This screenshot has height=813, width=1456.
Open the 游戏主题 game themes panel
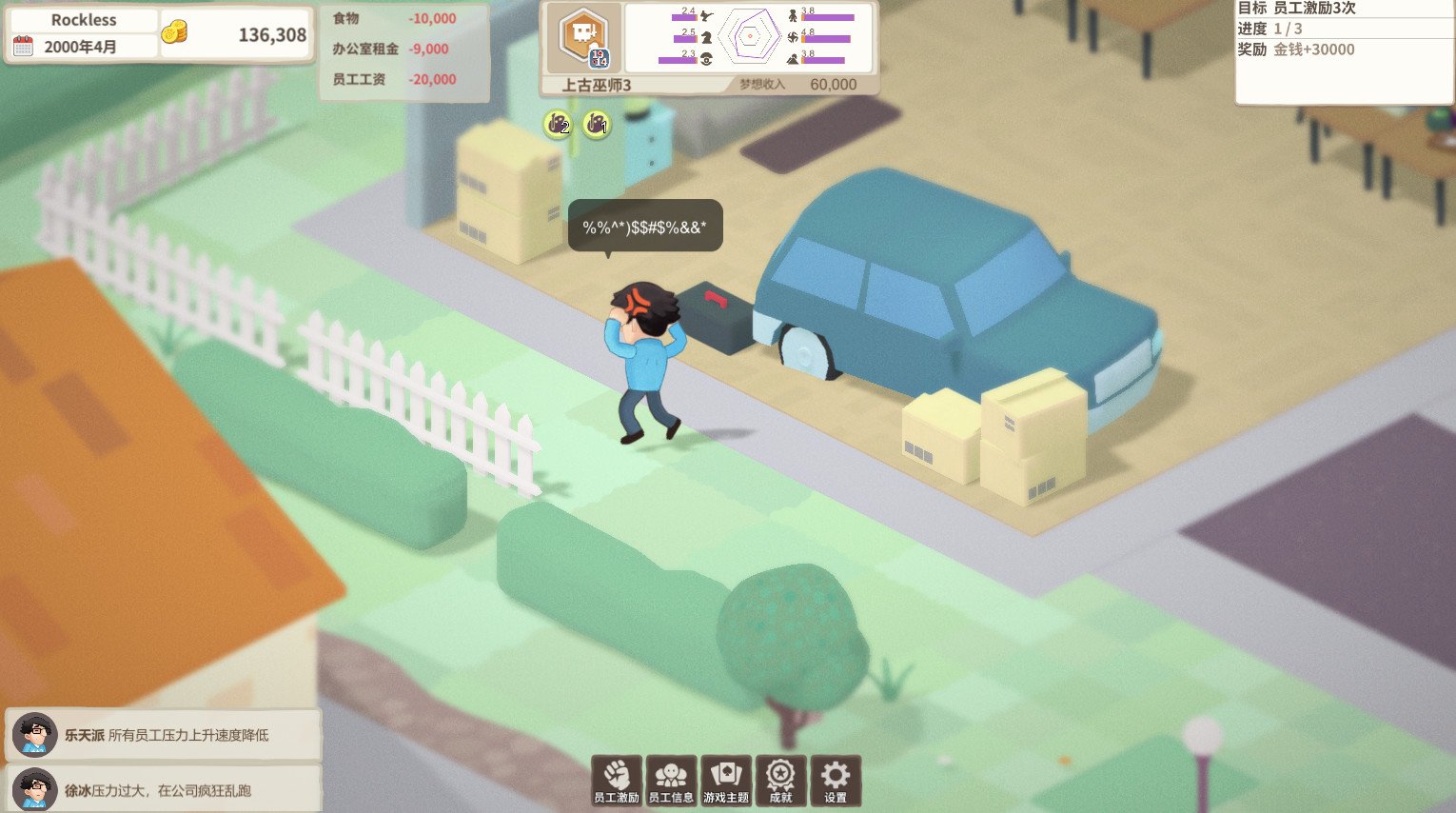coord(727,780)
